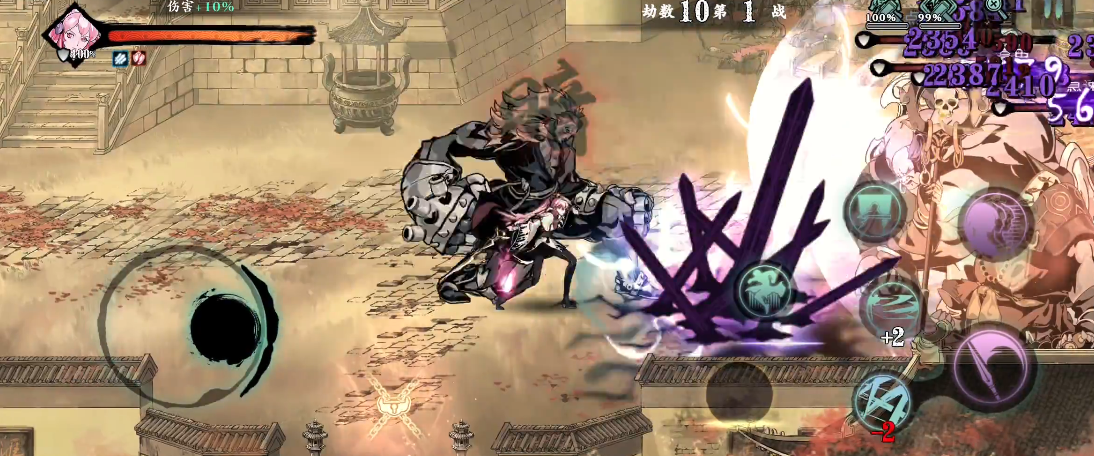
Task: Inspect the blue claw-marks buff icon
Action: [x=119, y=58]
